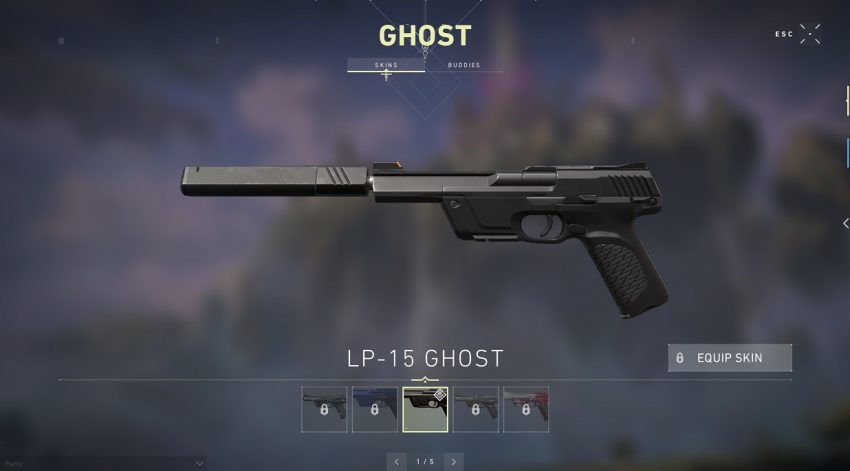Screen dimensions: 850x471
Task: Open the Buddies tab
Action: click(x=463, y=65)
